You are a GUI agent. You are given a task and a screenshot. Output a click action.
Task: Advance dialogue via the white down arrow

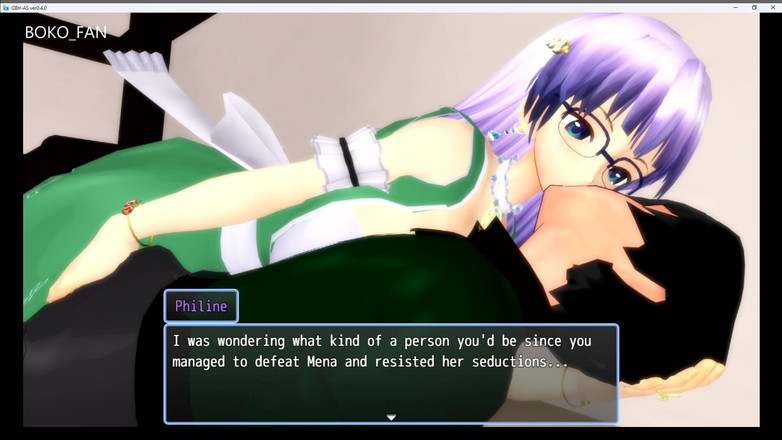(391, 417)
